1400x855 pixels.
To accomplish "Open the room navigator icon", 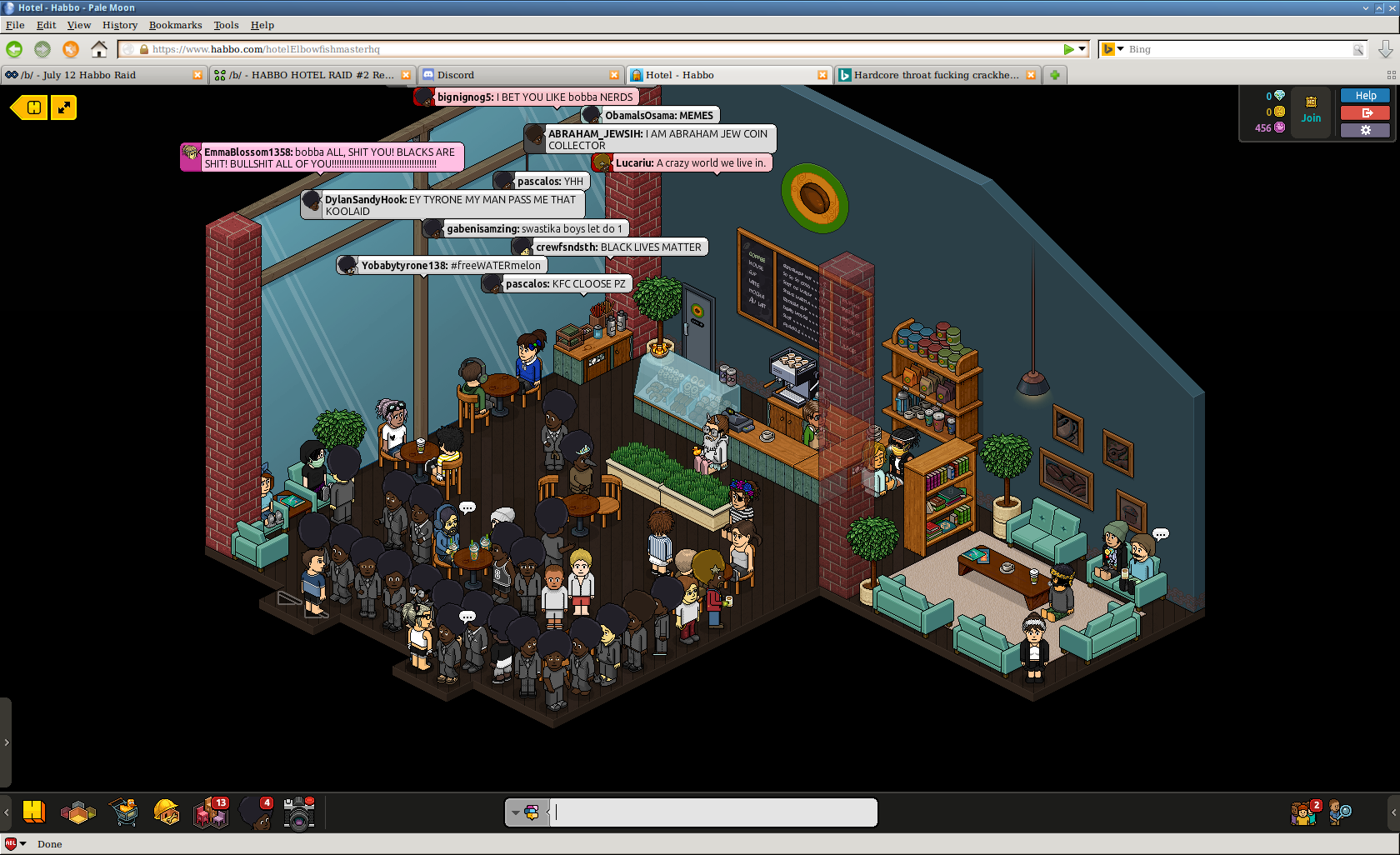I will (x=78, y=812).
